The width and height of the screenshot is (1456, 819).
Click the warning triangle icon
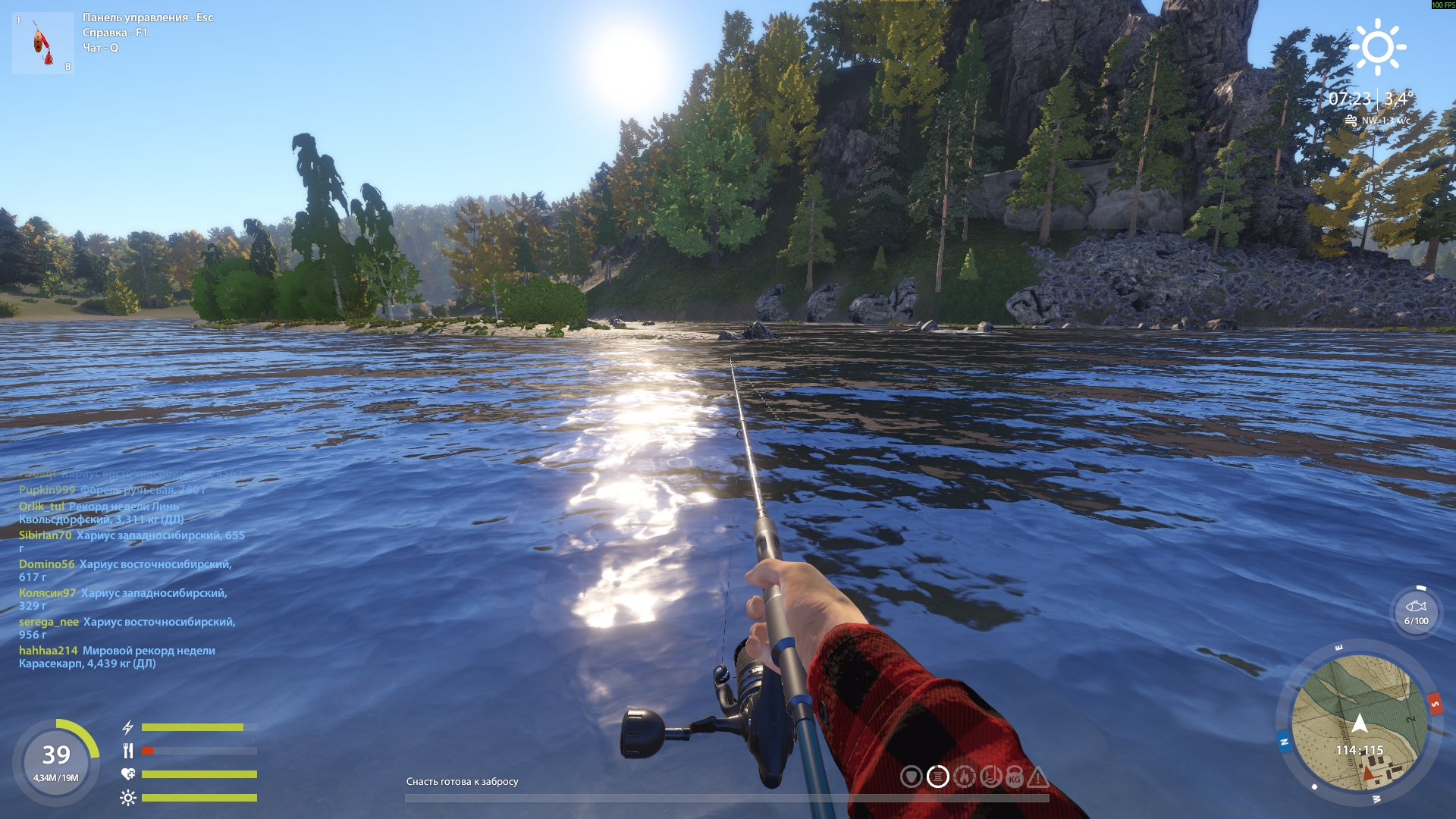(1038, 777)
